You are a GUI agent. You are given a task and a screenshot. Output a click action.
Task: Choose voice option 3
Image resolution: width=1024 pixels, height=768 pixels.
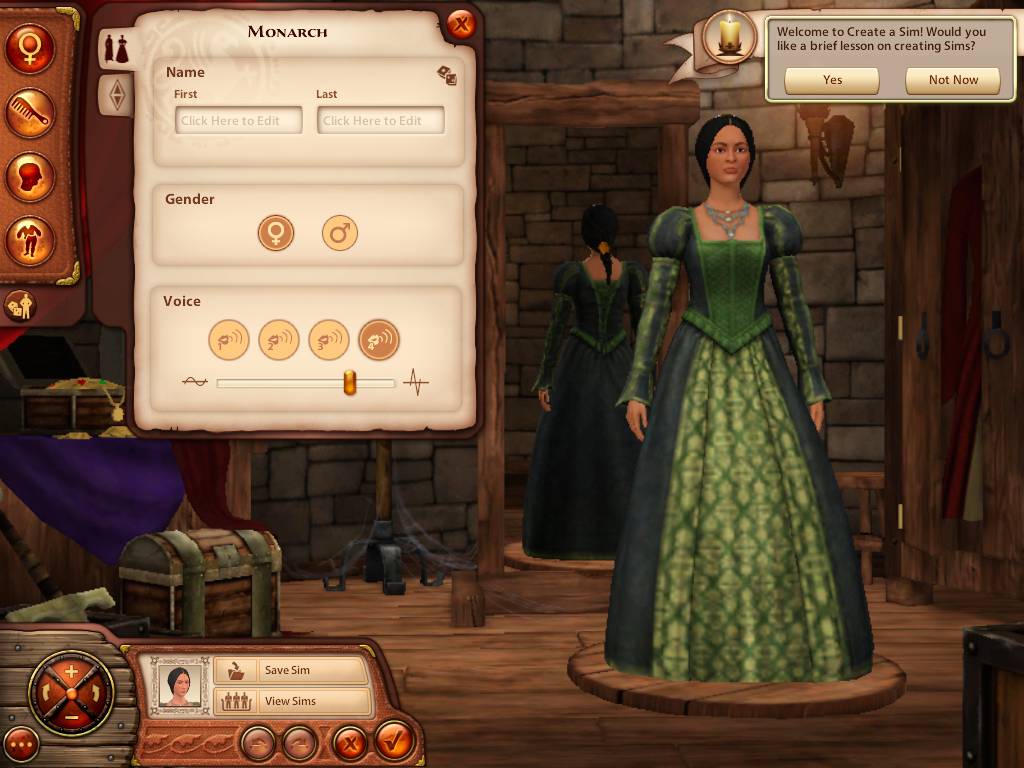(x=328, y=340)
